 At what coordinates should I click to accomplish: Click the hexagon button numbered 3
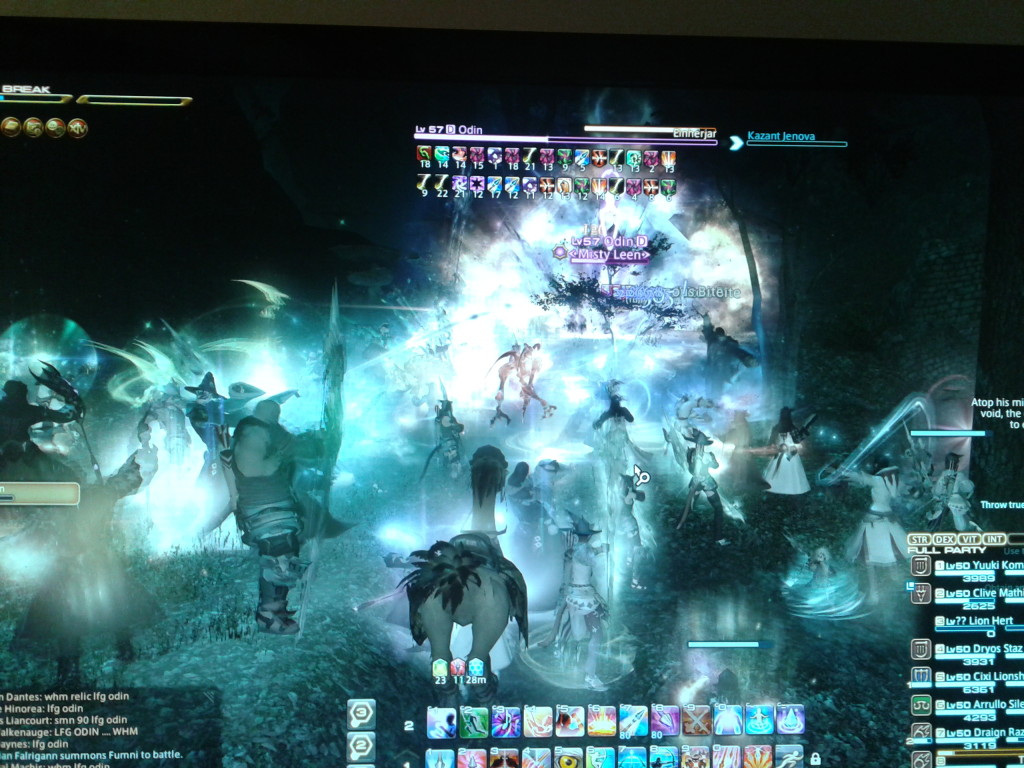pyautogui.click(x=360, y=714)
